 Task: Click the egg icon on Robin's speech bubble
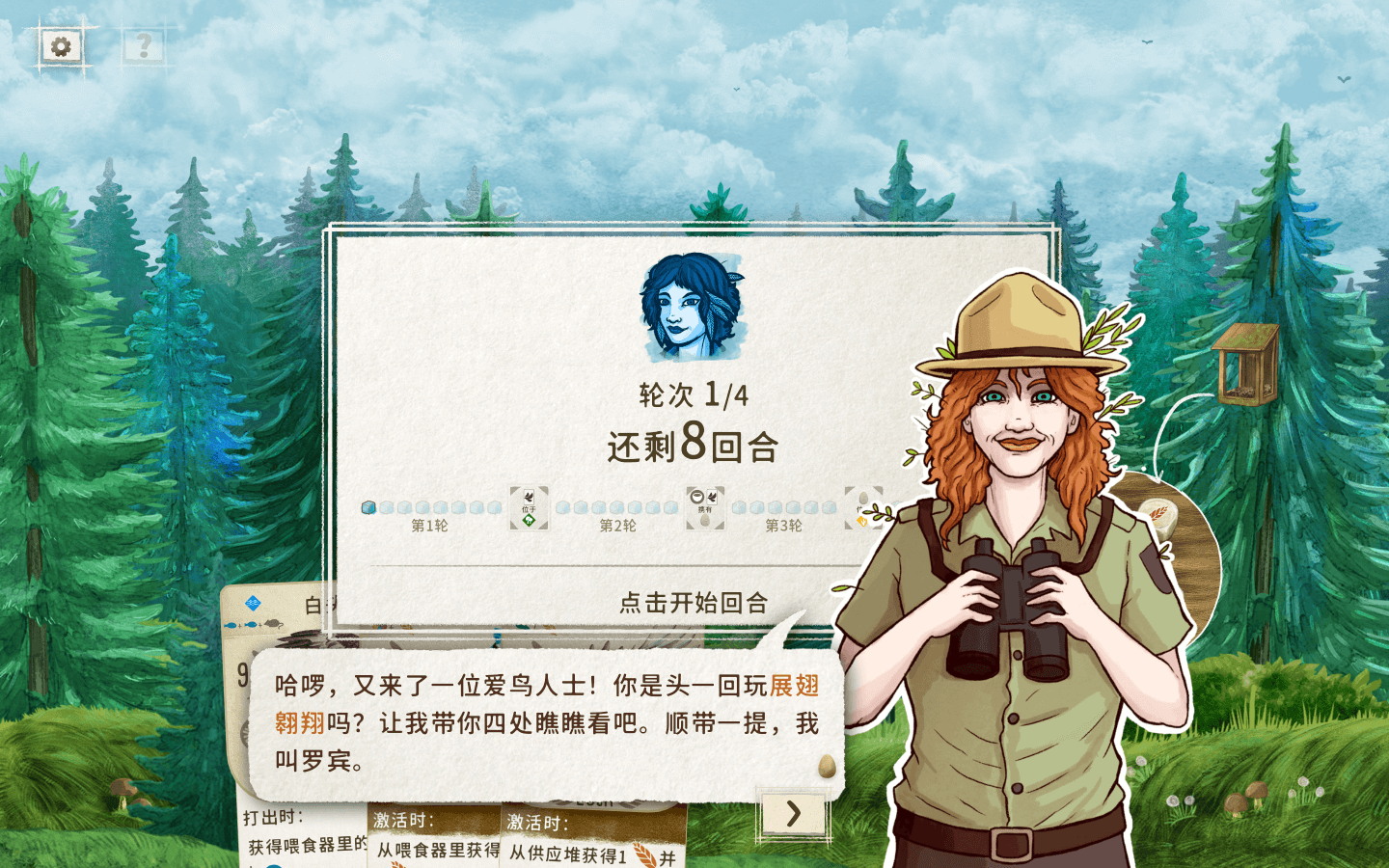coord(825,766)
